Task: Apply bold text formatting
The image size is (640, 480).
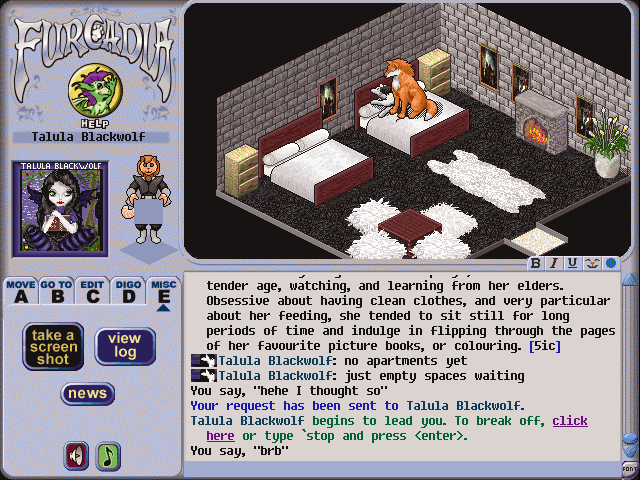Action: [x=536, y=263]
